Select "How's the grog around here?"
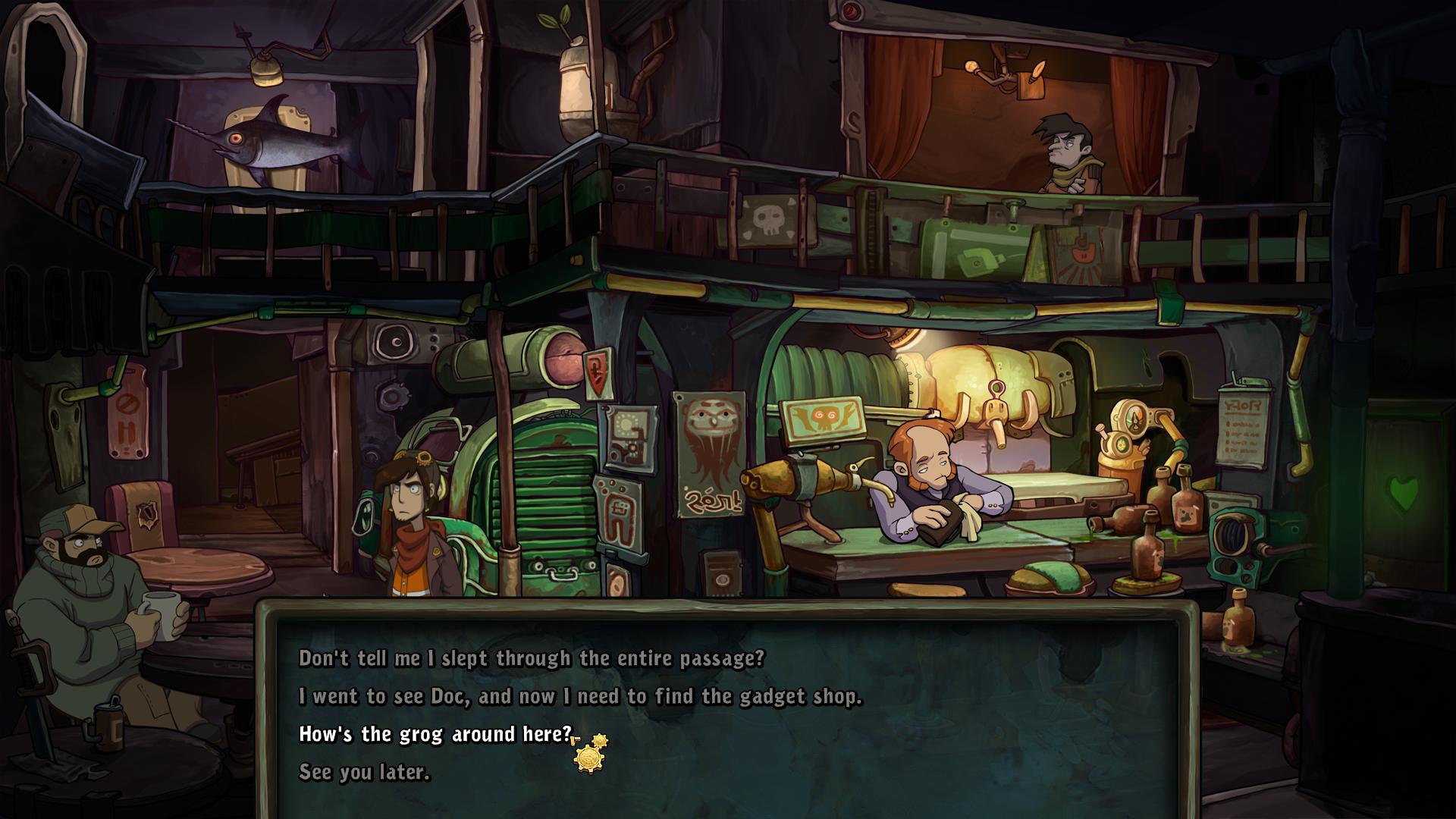The width and height of the screenshot is (1456, 819). click(x=435, y=734)
